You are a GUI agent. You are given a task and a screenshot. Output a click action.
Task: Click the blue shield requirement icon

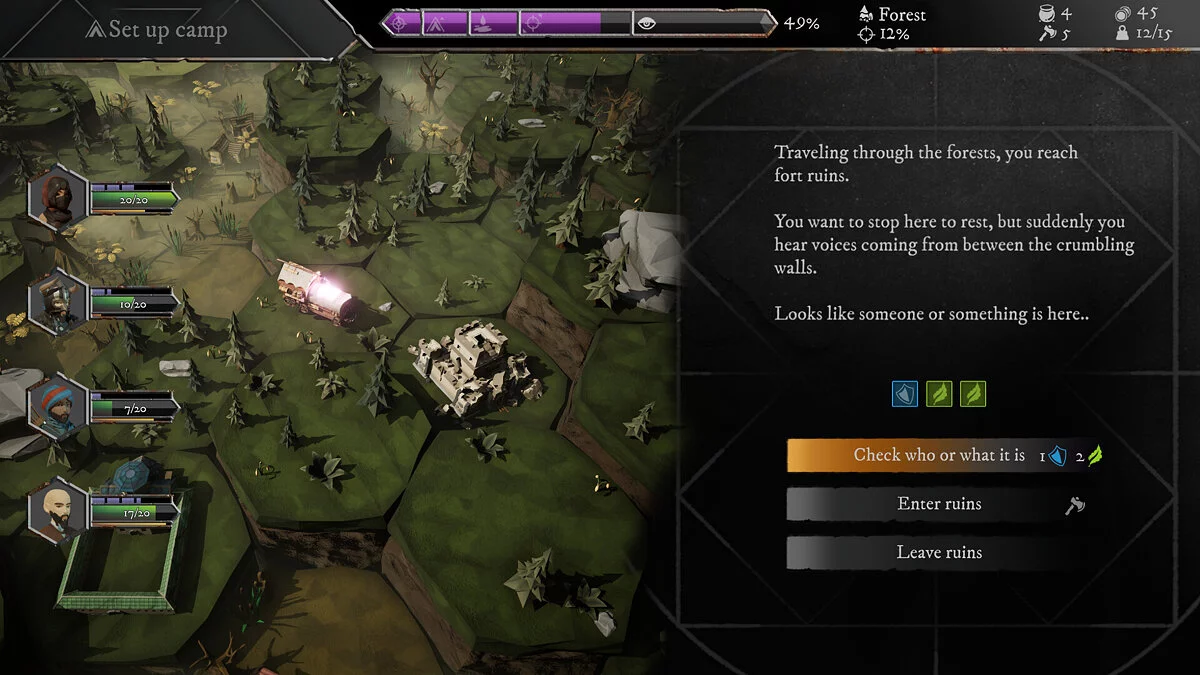(905, 394)
